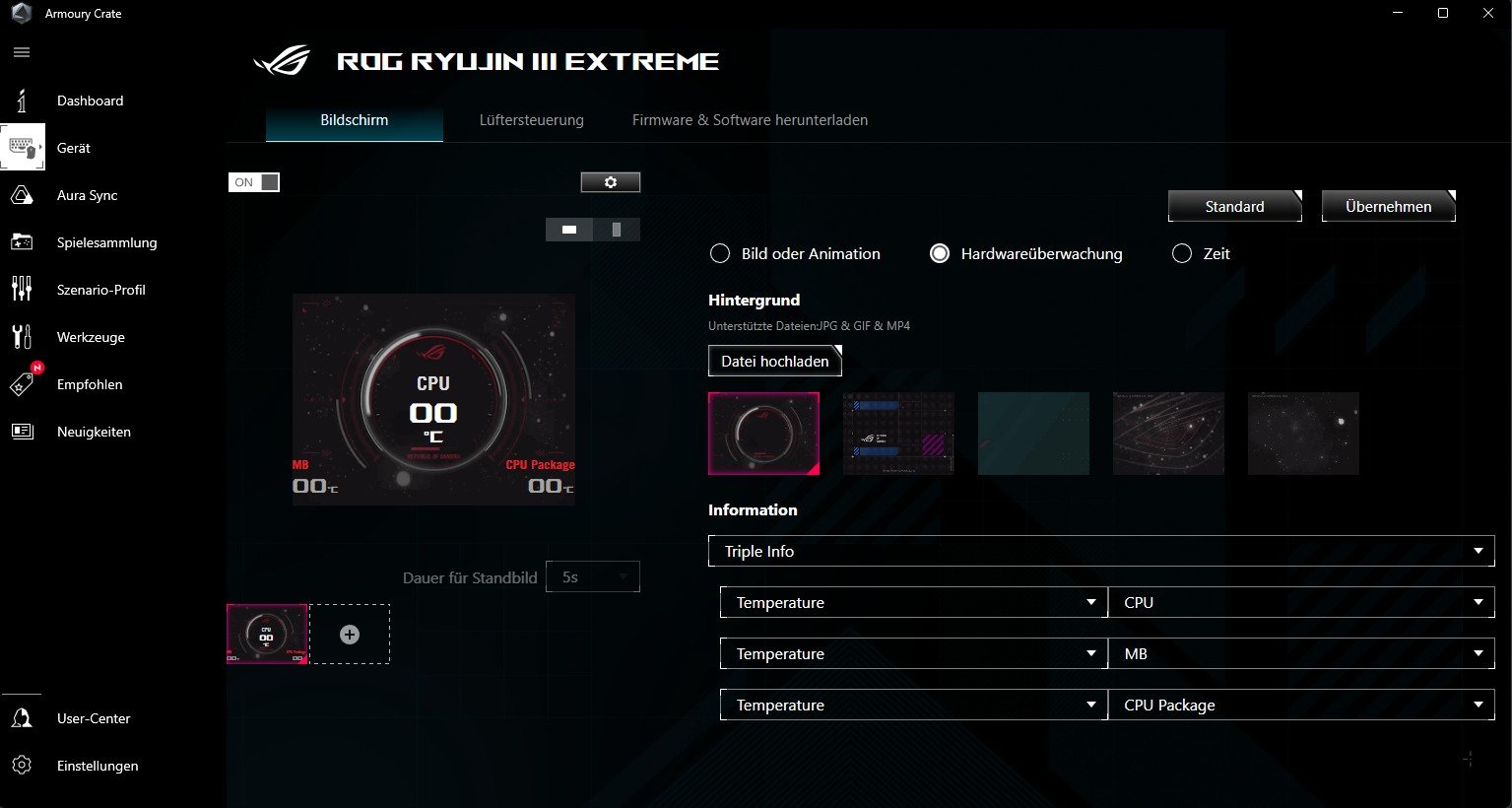Open the Spielesammlung section

pos(106,242)
